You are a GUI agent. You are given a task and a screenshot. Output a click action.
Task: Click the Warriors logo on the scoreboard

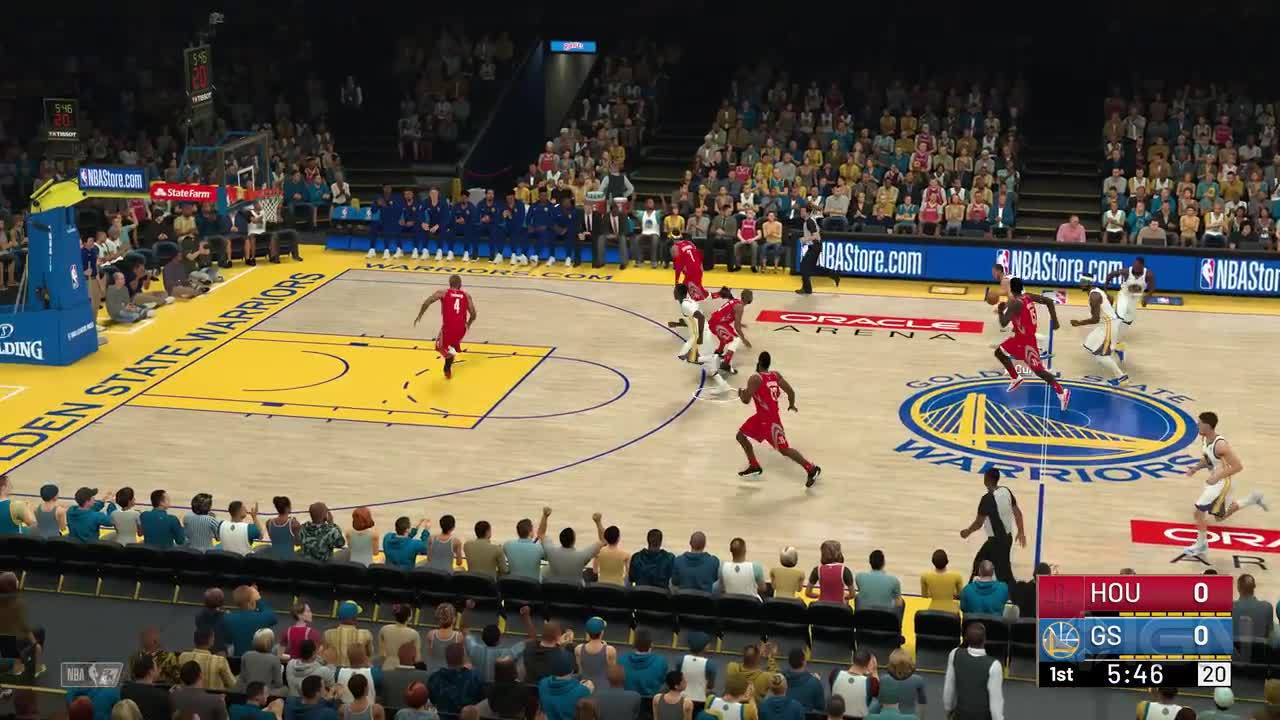1059,638
